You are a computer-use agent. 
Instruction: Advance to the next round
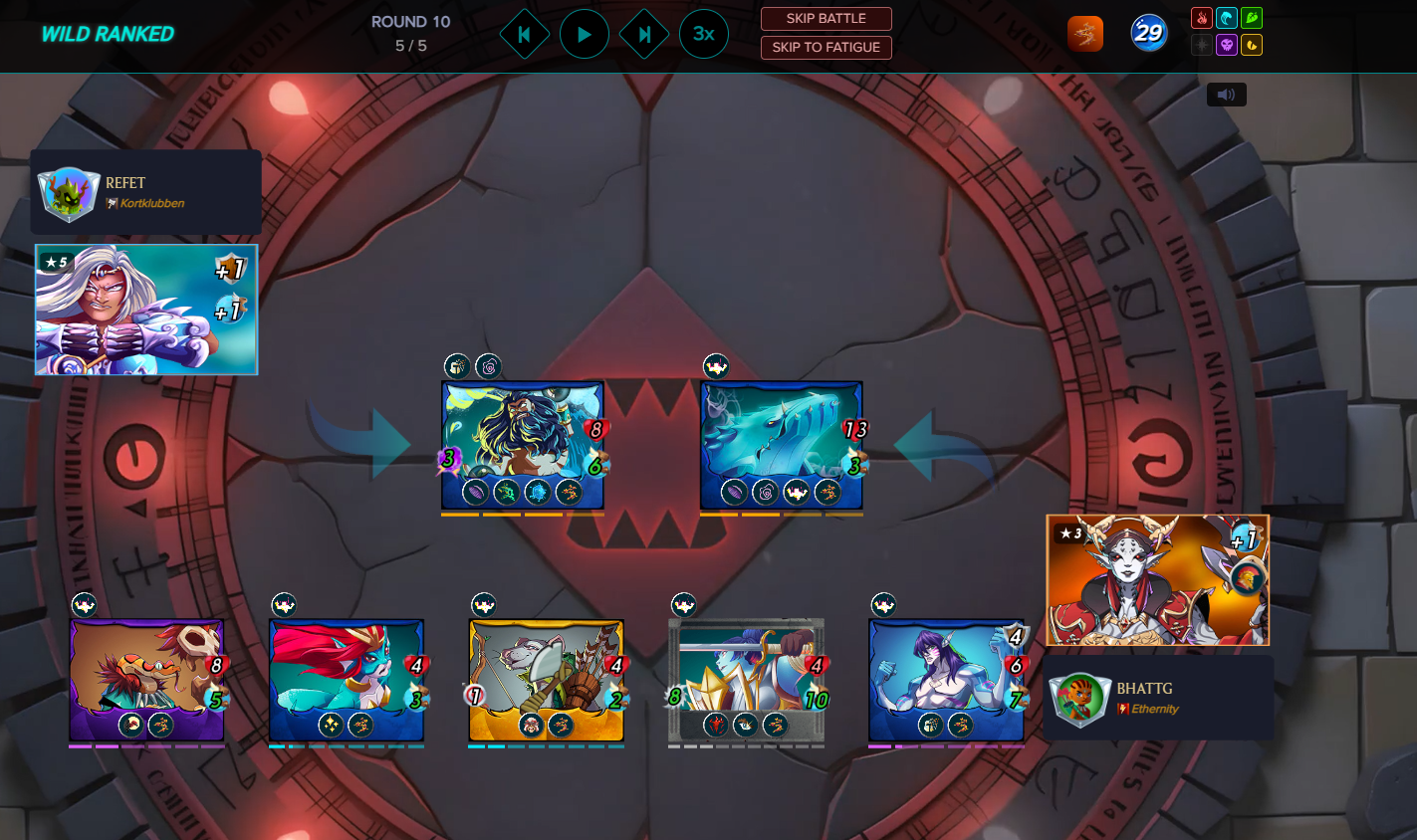(x=644, y=35)
